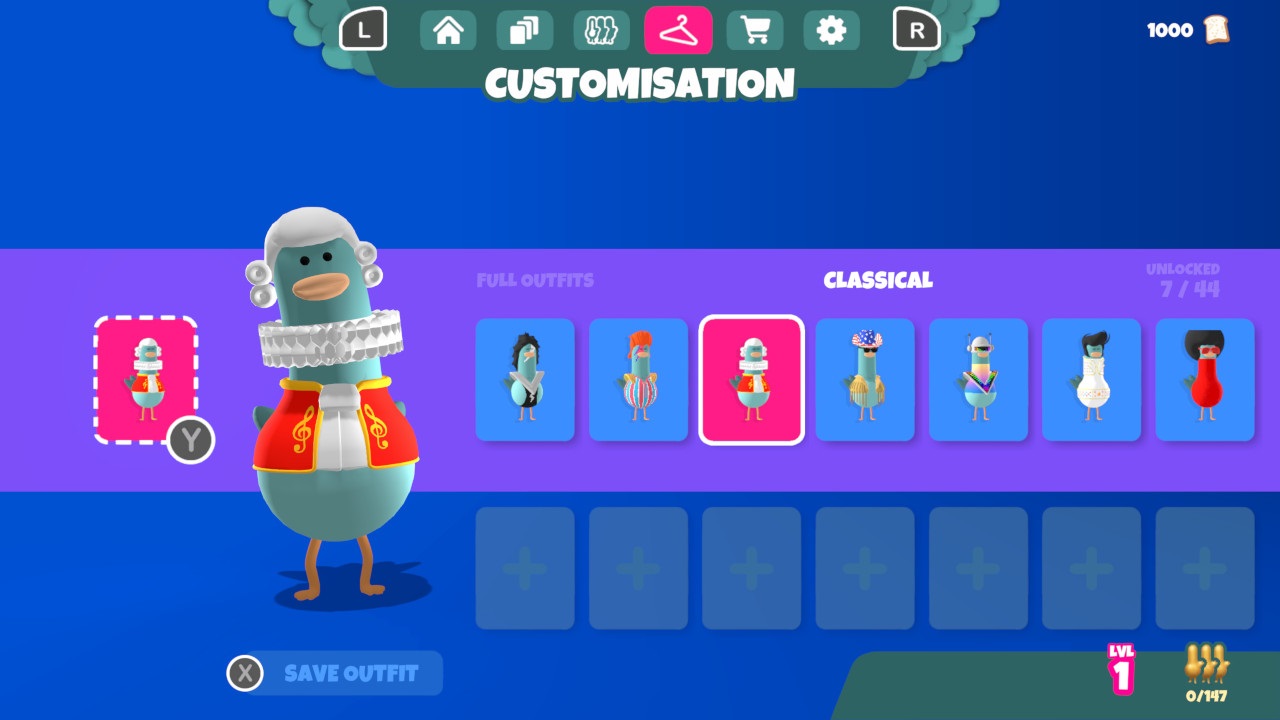Click the Y saved outfit slot

click(146, 380)
